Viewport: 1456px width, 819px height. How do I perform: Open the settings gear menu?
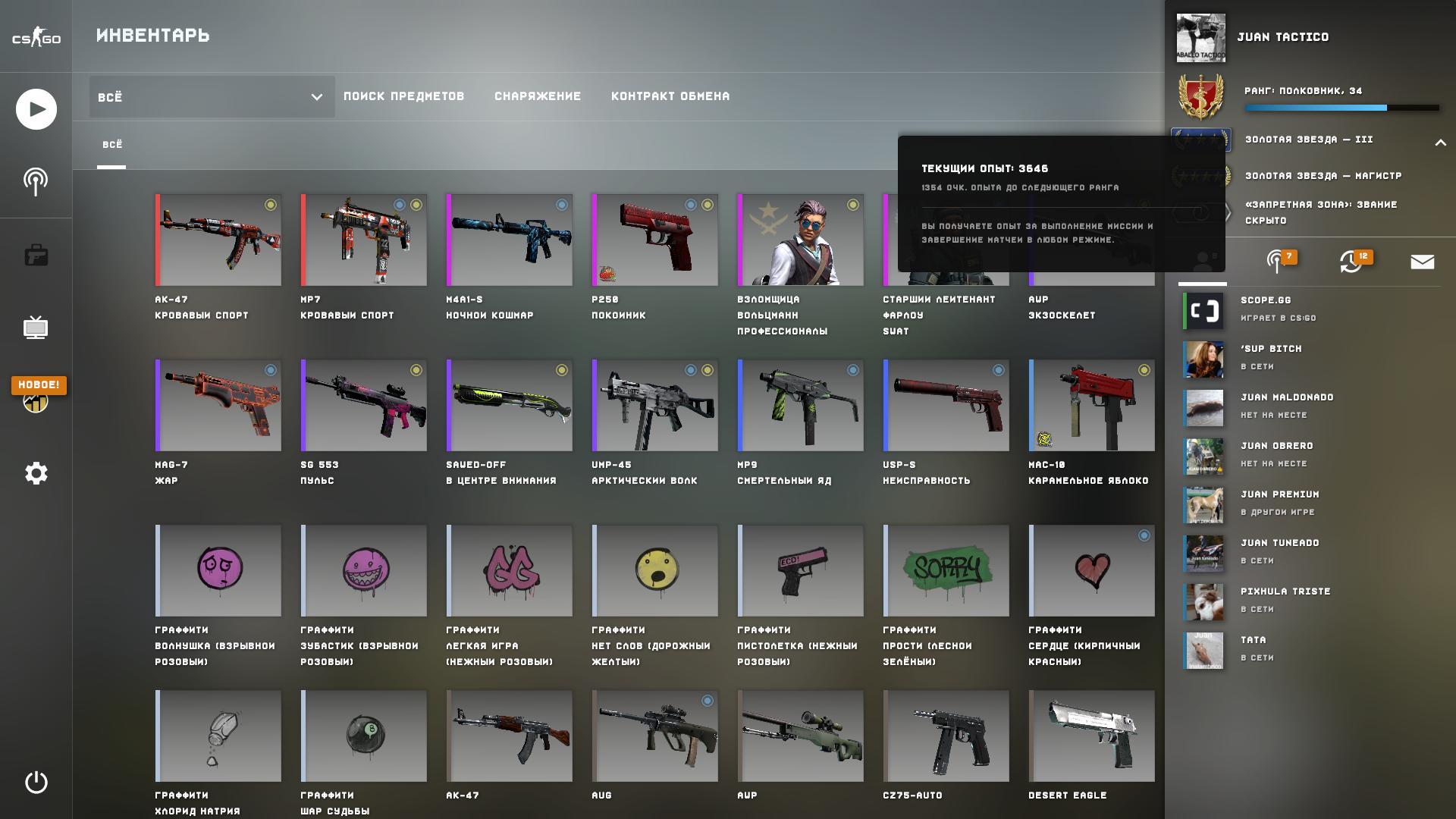36,474
